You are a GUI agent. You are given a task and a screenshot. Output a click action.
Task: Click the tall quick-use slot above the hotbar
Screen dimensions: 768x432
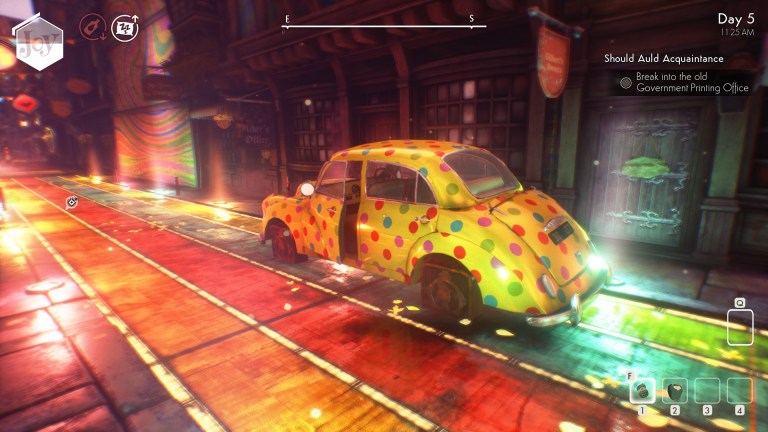pos(740,327)
